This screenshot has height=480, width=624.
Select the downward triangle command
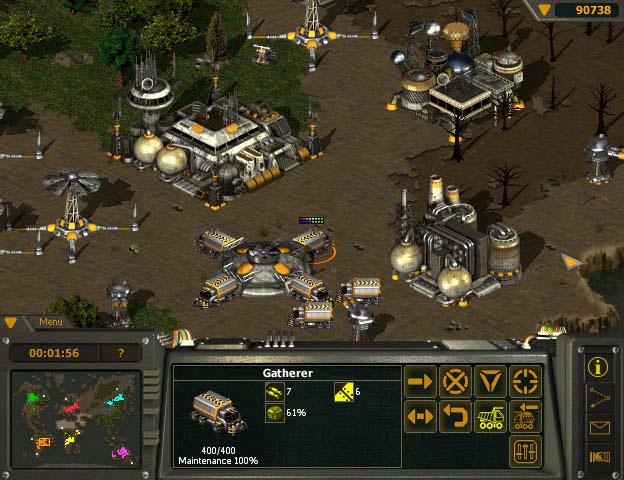point(490,382)
